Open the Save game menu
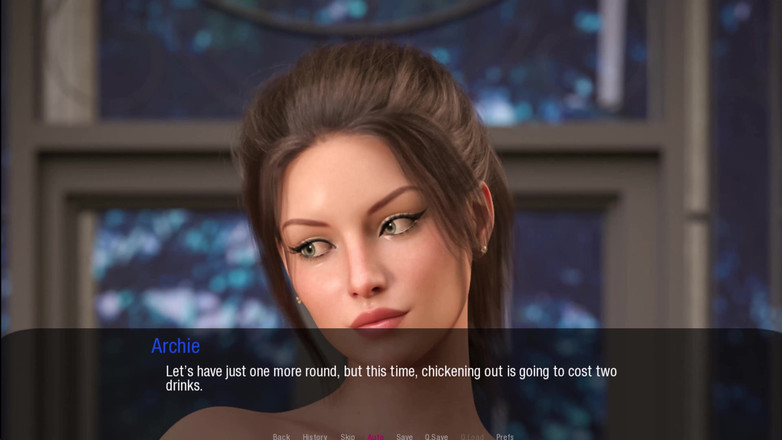This screenshot has height=440, width=782. [404, 436]
